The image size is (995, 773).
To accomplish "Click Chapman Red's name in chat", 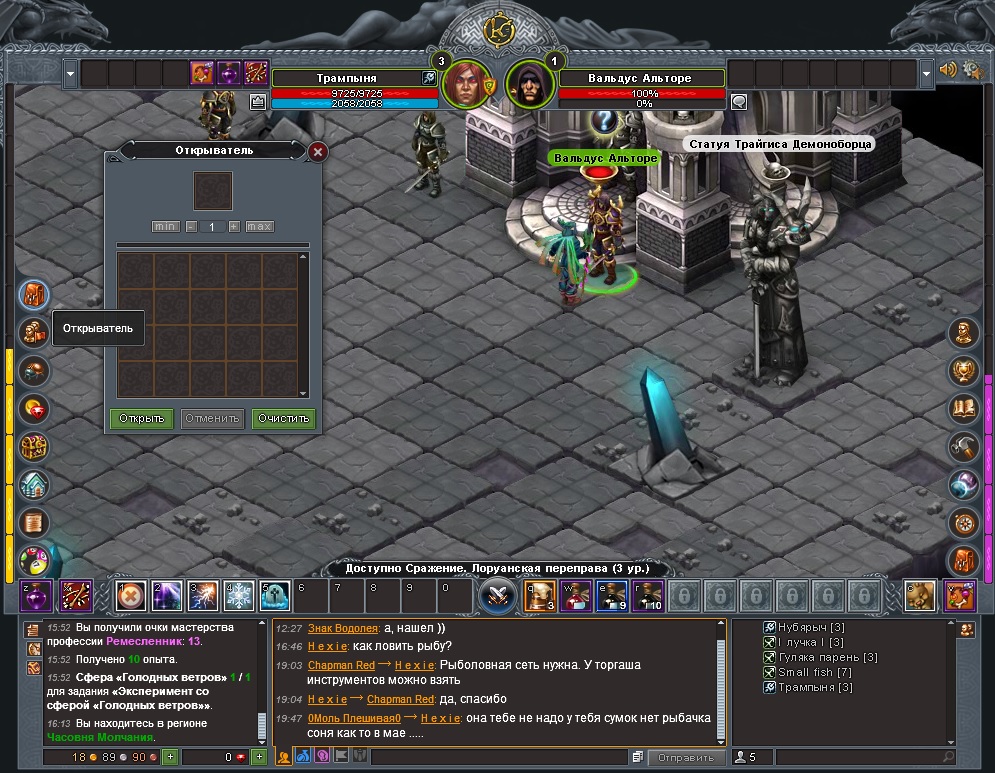I will click(341, 665).
